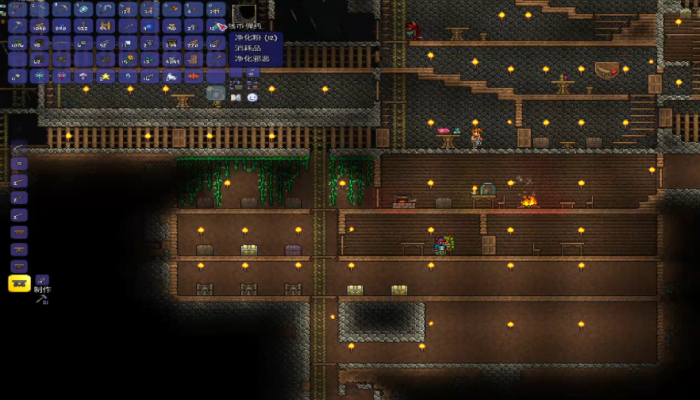Open the bestiary book icon
This screenshot has height=400, width=700.
236,97
